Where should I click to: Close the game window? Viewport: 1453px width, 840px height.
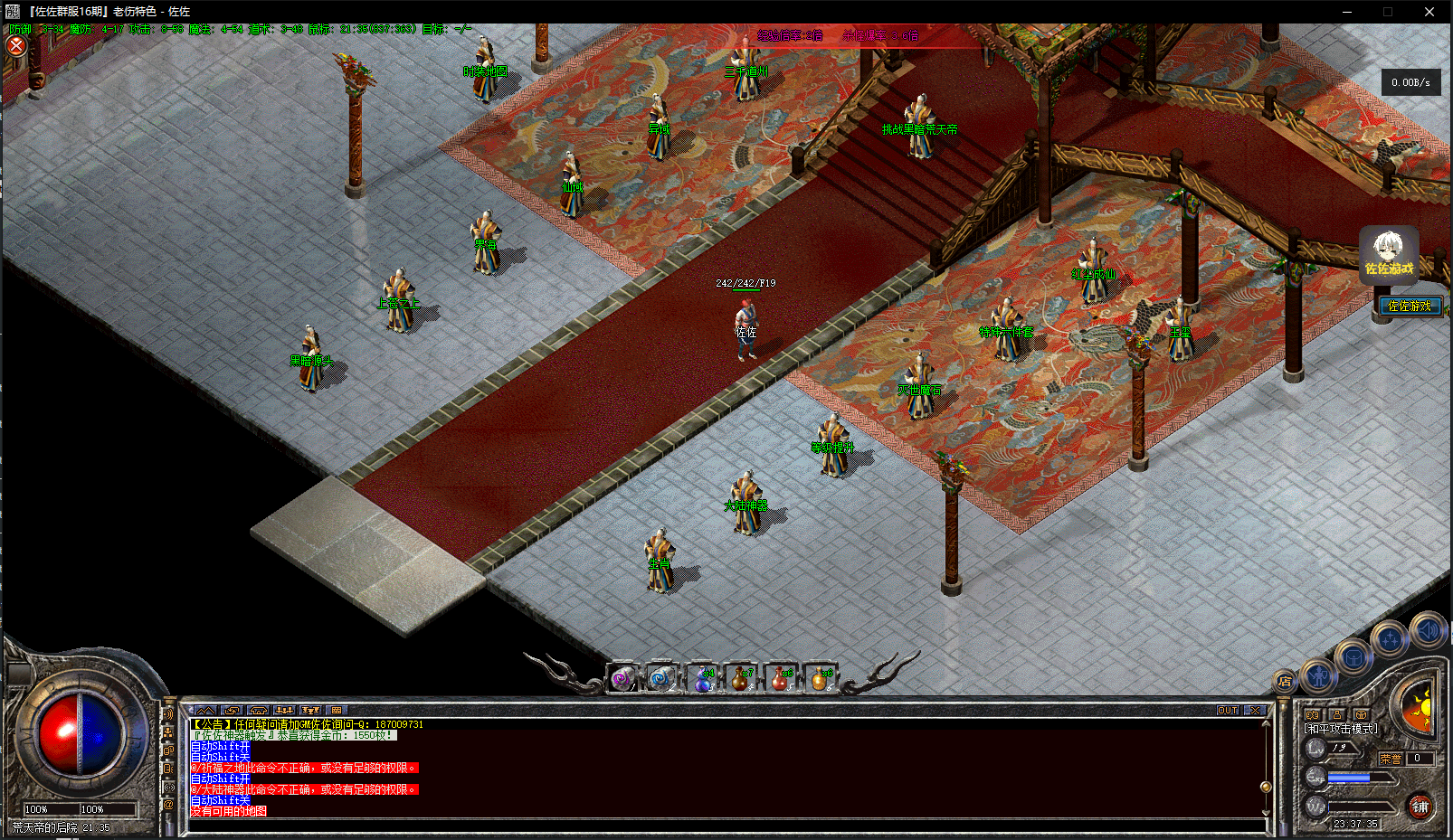[1429, 12]
